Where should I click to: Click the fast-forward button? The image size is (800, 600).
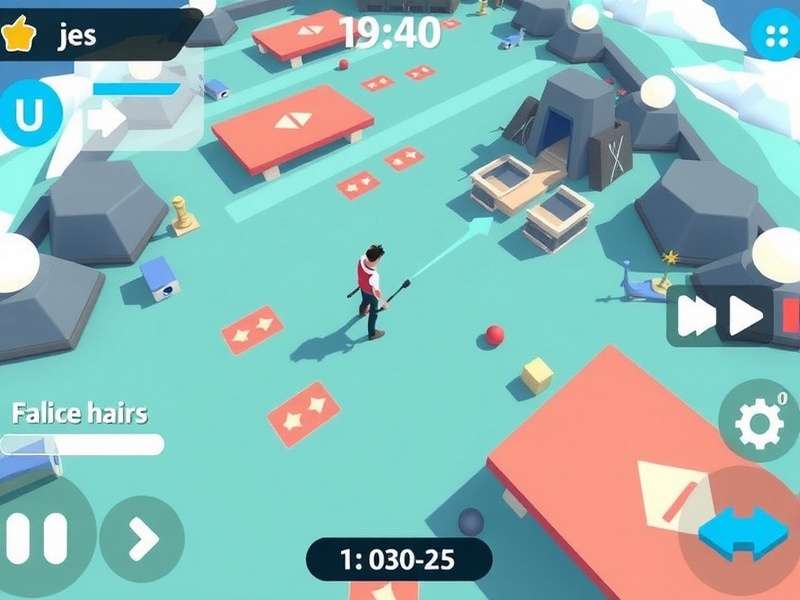point(696,316)
